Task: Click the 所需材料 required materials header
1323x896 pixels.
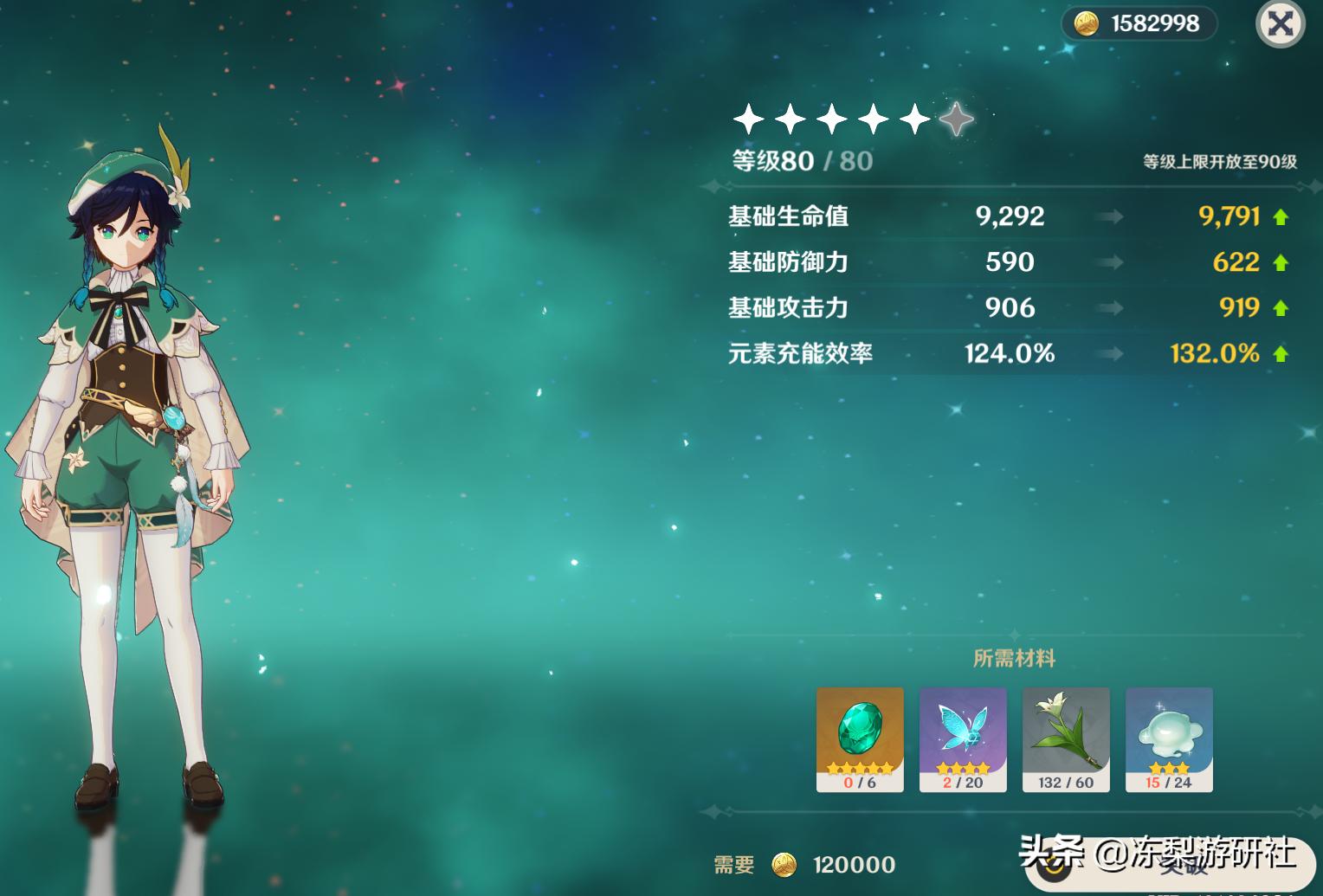Action: 1014,659
